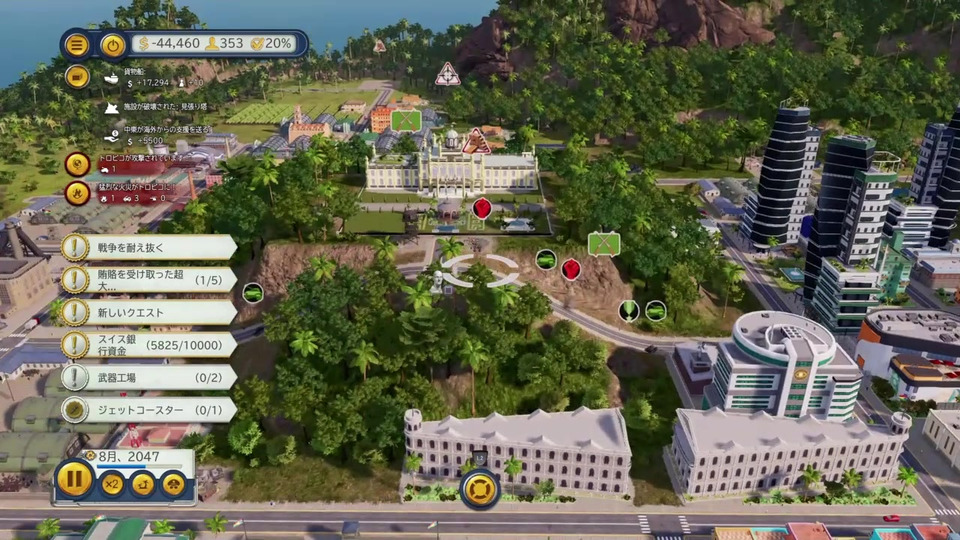
Task: Open the 賄賂を受け取った超大 quest entry
Action: (148, 280)
